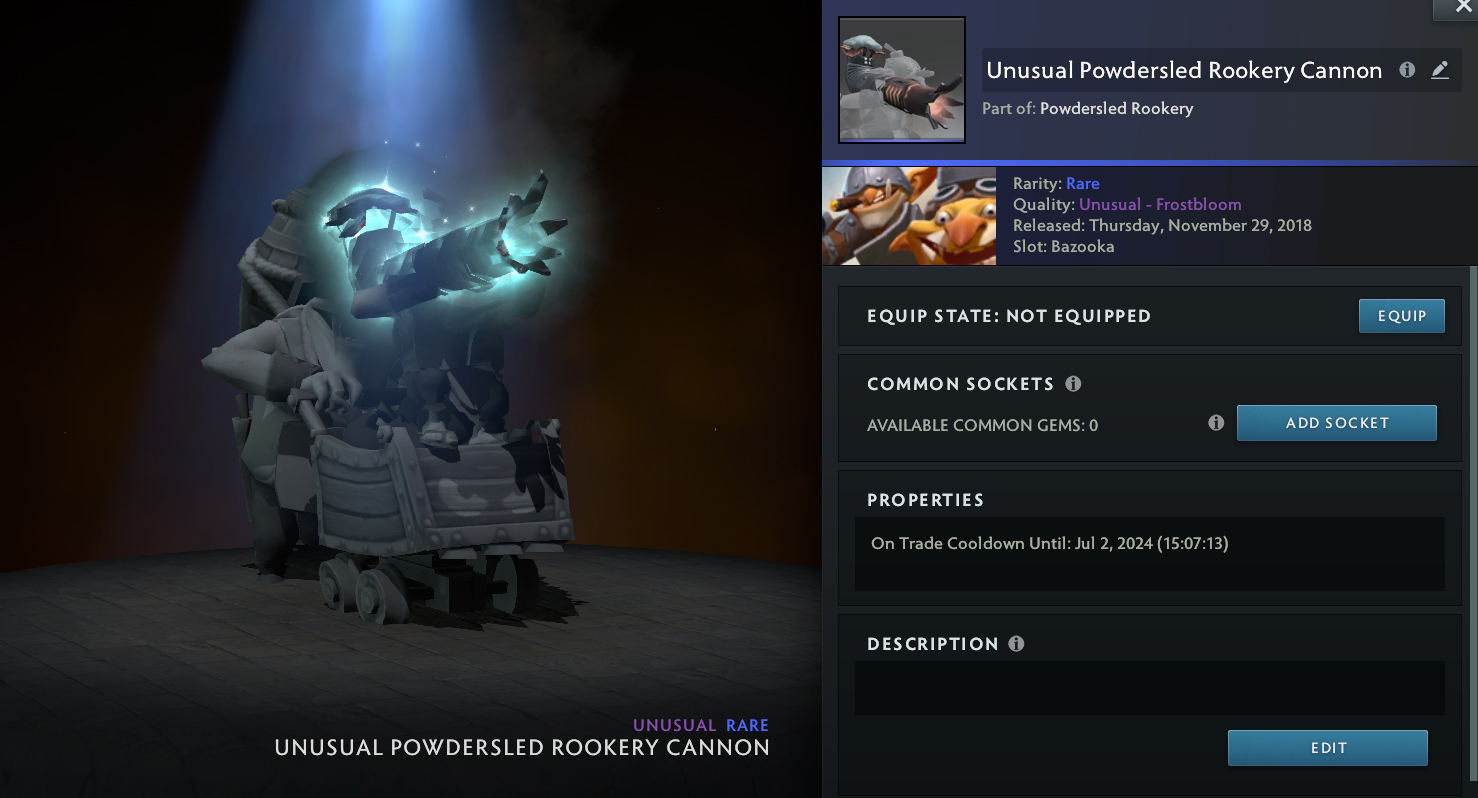This screenshot has height=798, width=1478.
Task: Add a common socket to item
Action: 1336,423
